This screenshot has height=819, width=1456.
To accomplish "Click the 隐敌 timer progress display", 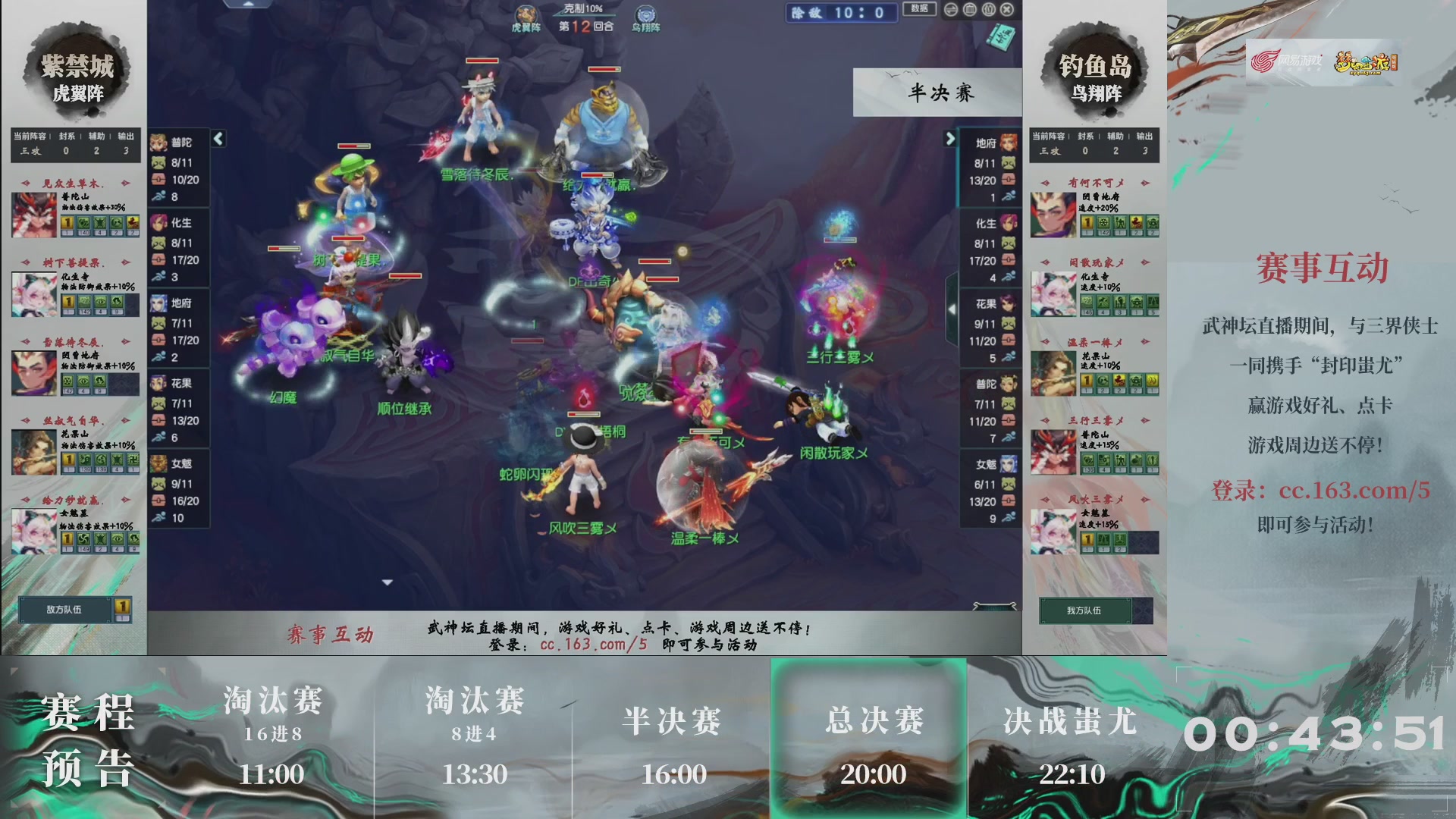I will coord(842,12).
